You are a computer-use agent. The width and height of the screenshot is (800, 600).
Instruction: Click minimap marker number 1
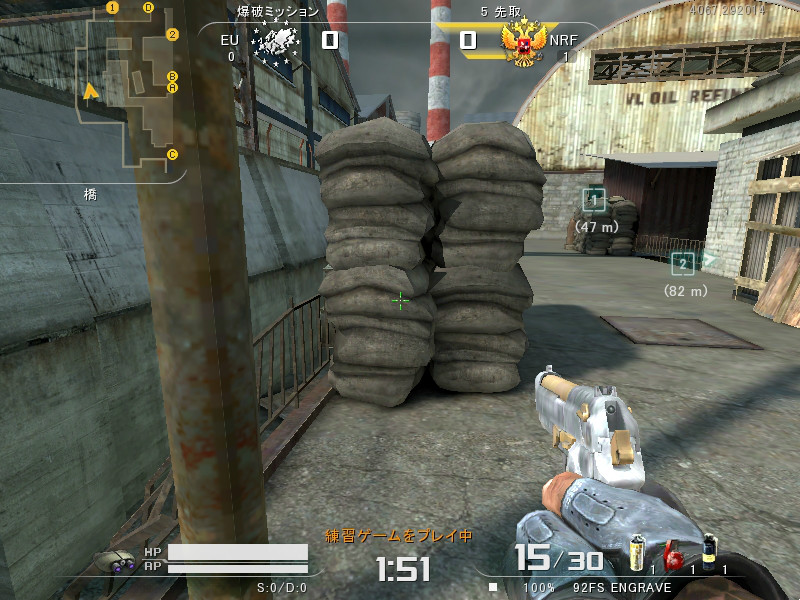(112, 7)
